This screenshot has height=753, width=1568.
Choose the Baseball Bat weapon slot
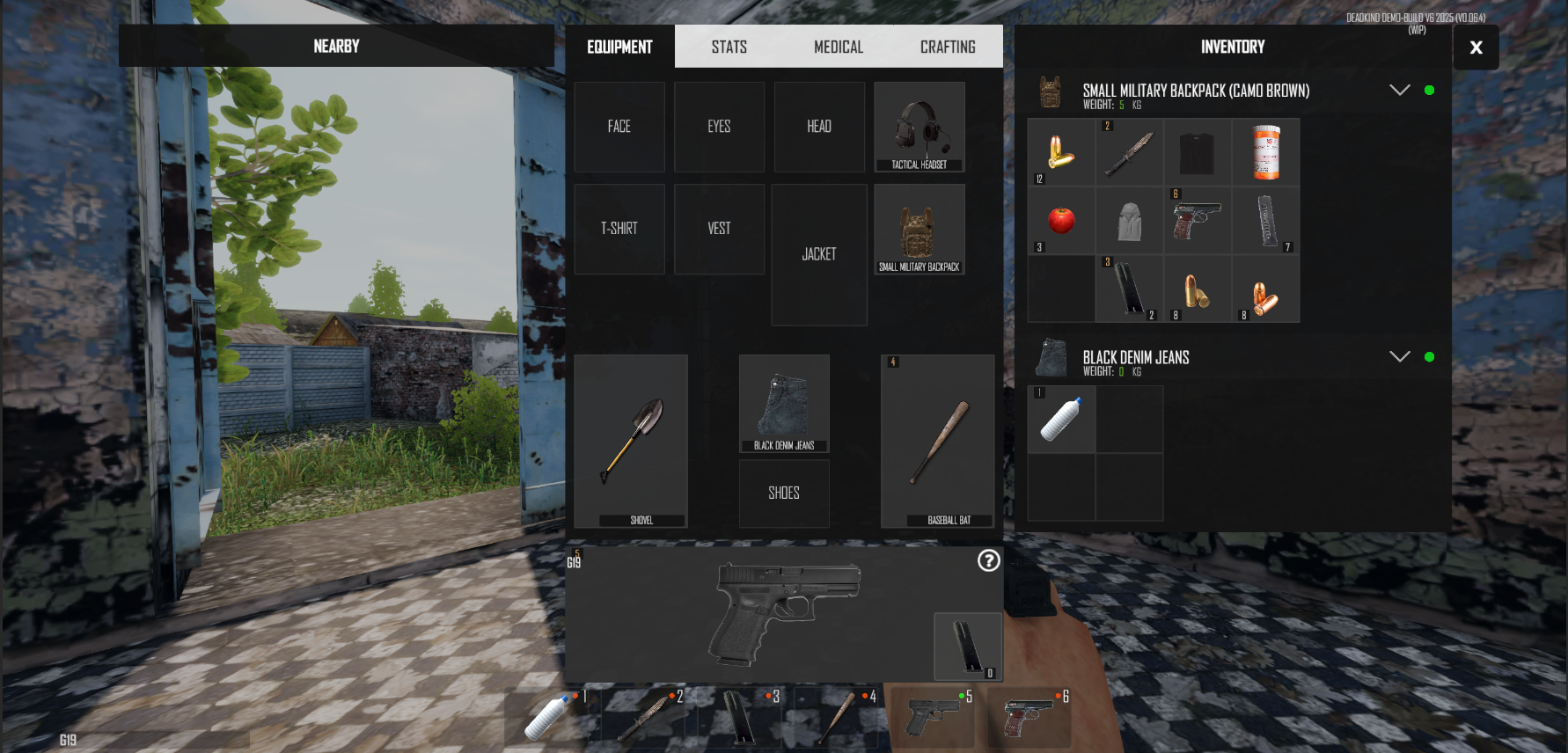[938, 441]
